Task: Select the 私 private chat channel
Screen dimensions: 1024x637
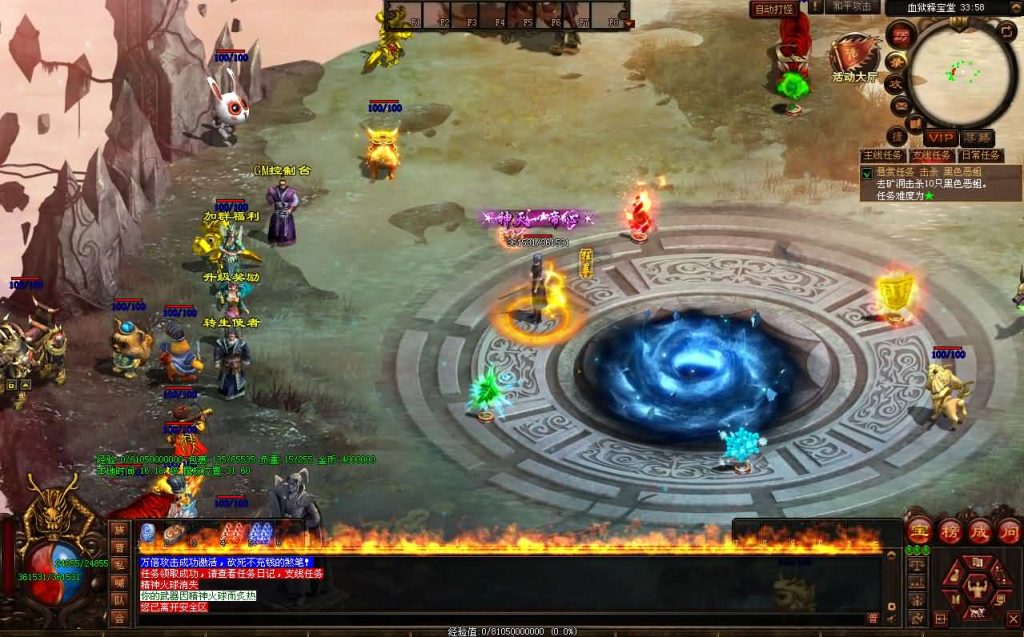Action: coord(119,564)
